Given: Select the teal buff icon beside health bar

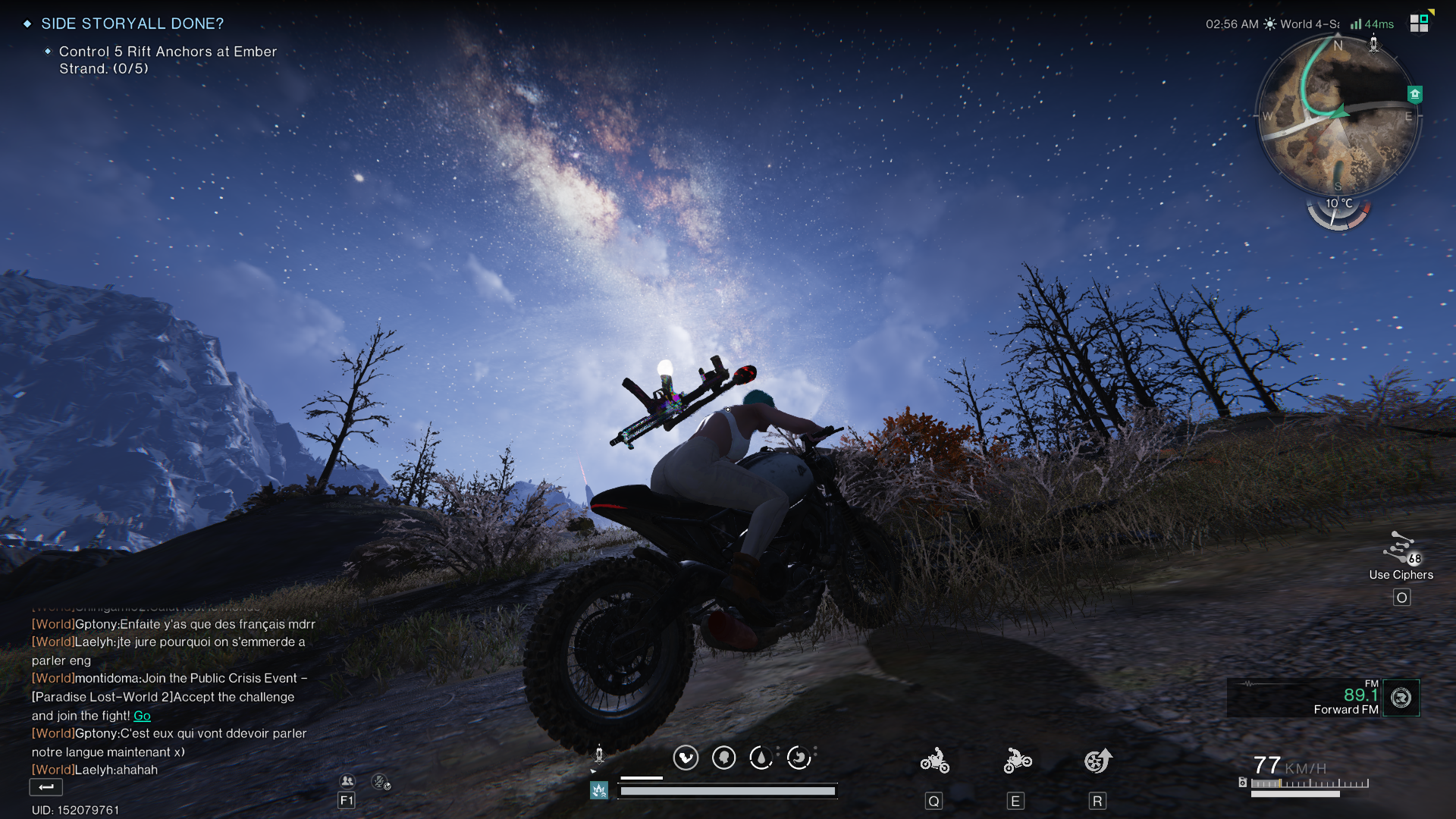Looking at the screenshot, I should coord(599,791).
